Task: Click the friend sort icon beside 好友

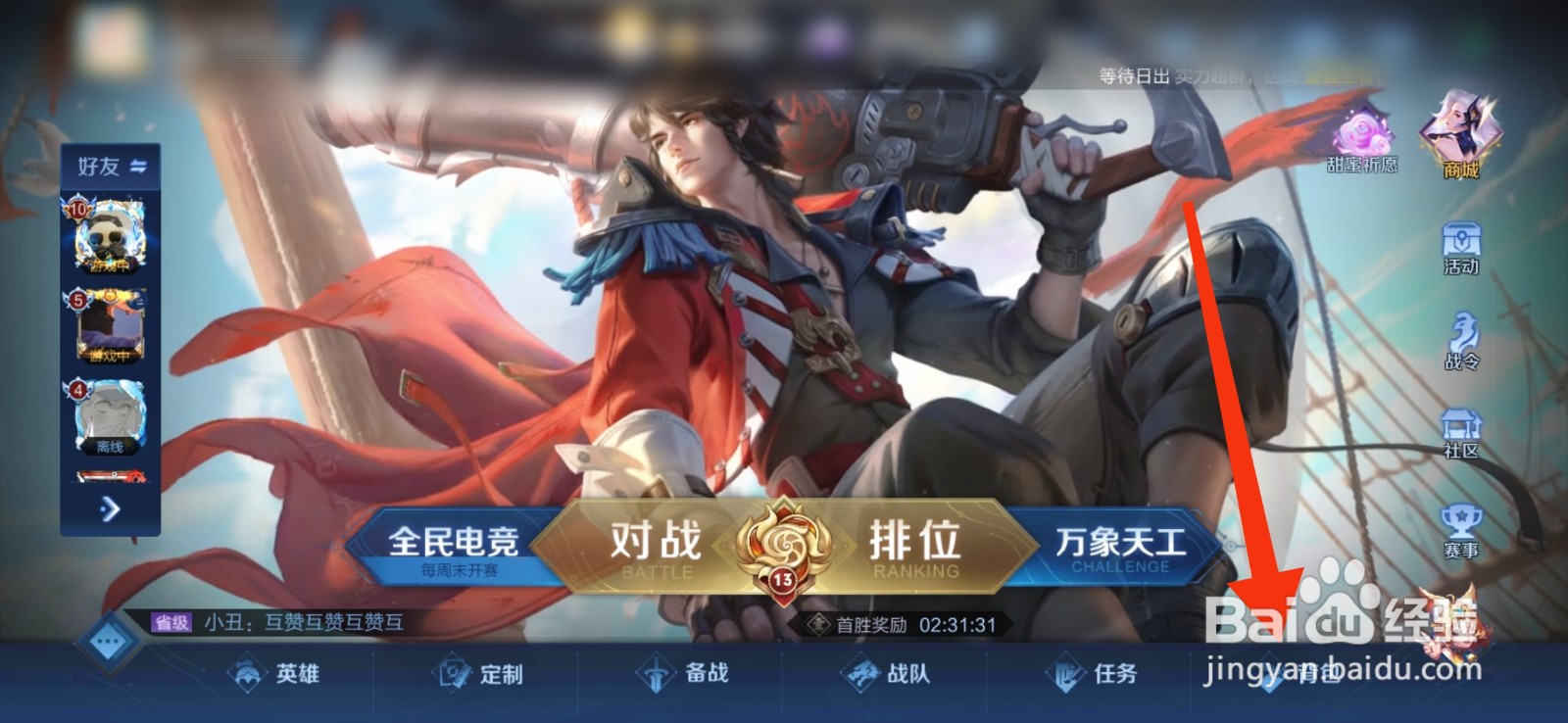Action: (x=137, y=167)
